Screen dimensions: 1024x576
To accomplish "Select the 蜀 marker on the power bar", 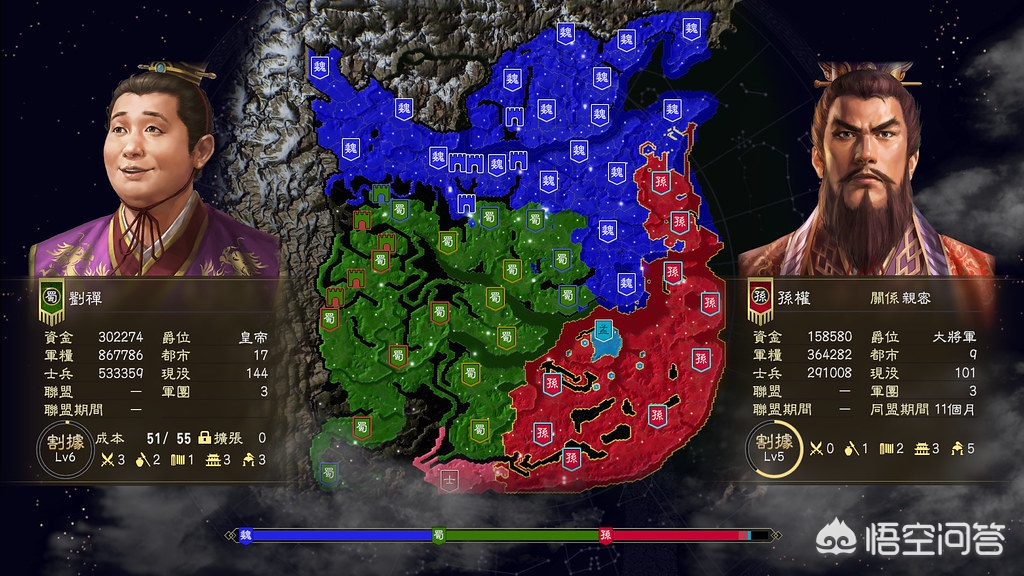I will 438,535.
